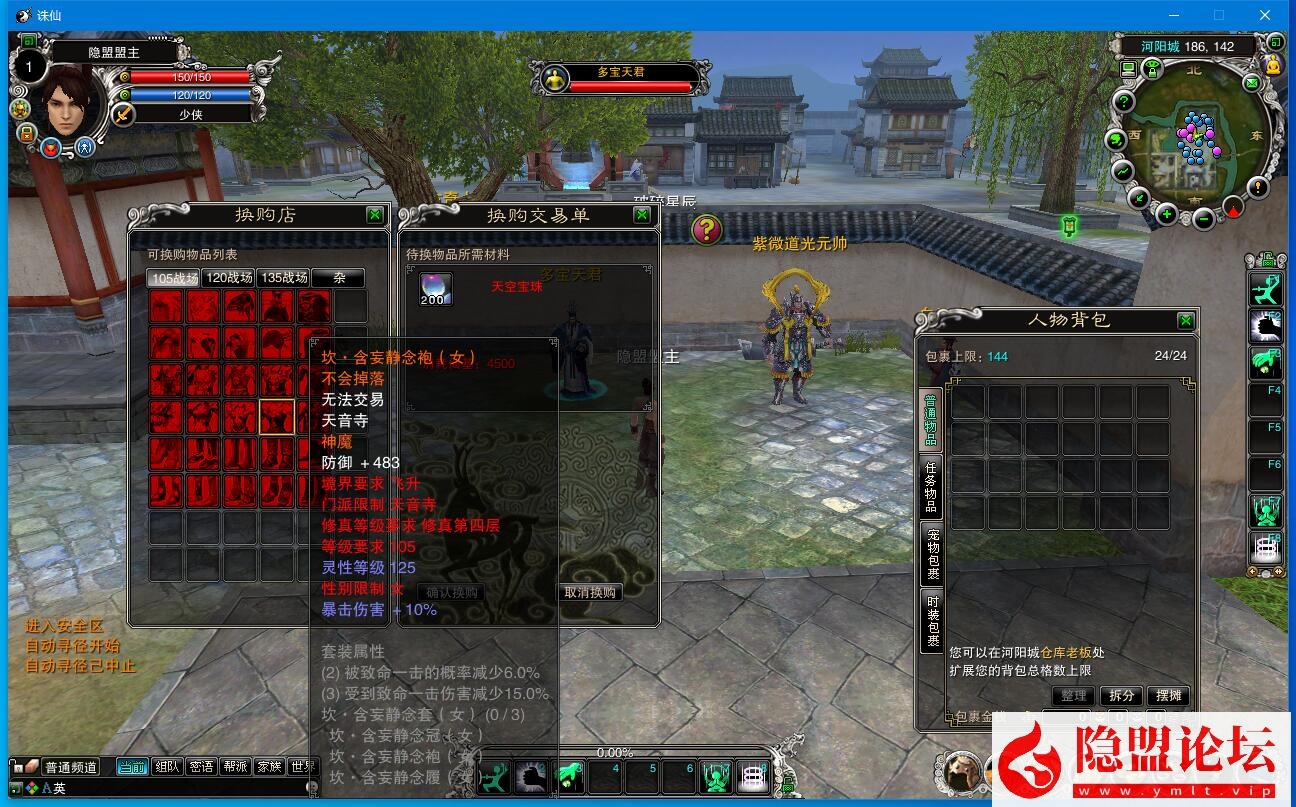Click the 拆分 split button
This screenshot has width=1296, height=807.
[x=1122, y=695]
